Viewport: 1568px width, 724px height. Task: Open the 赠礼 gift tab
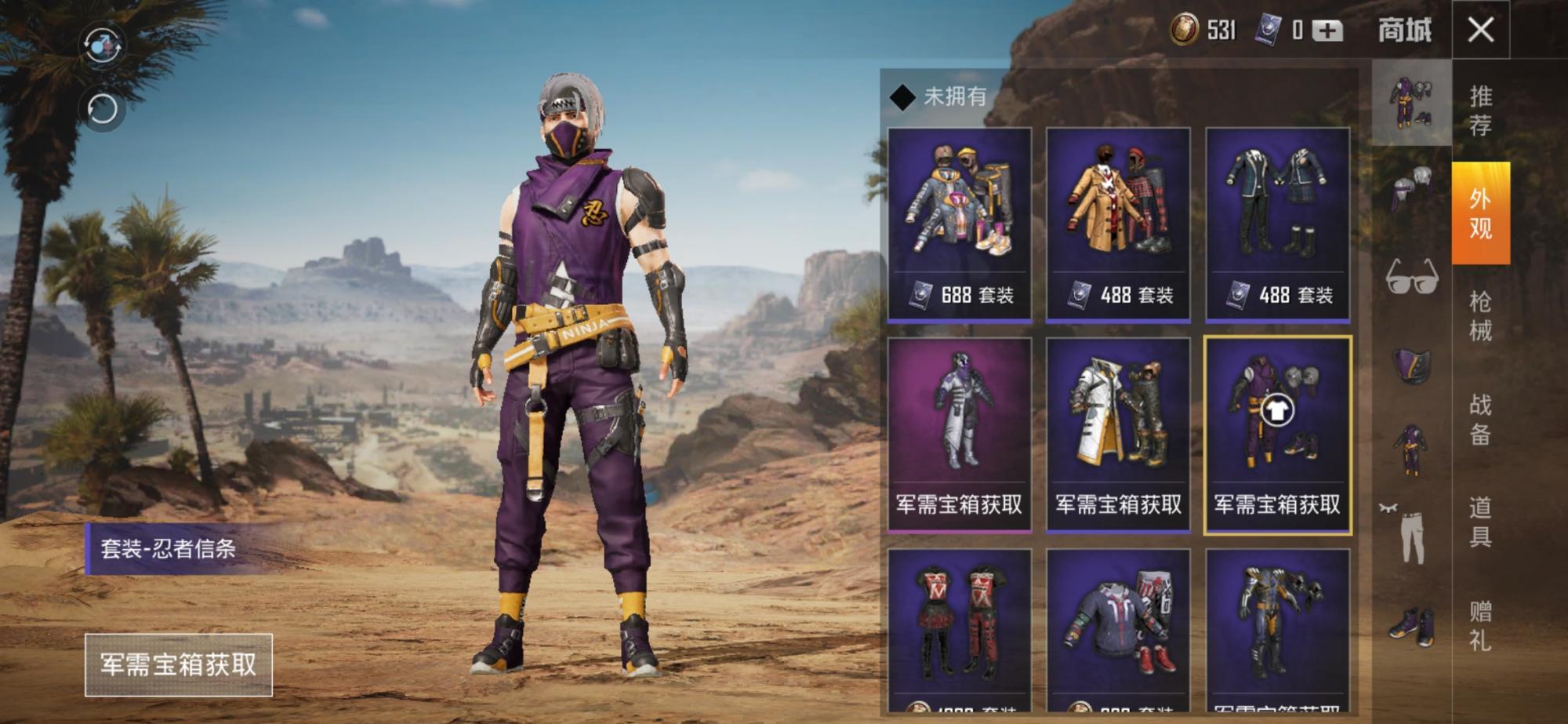[x=1480, y=625]
